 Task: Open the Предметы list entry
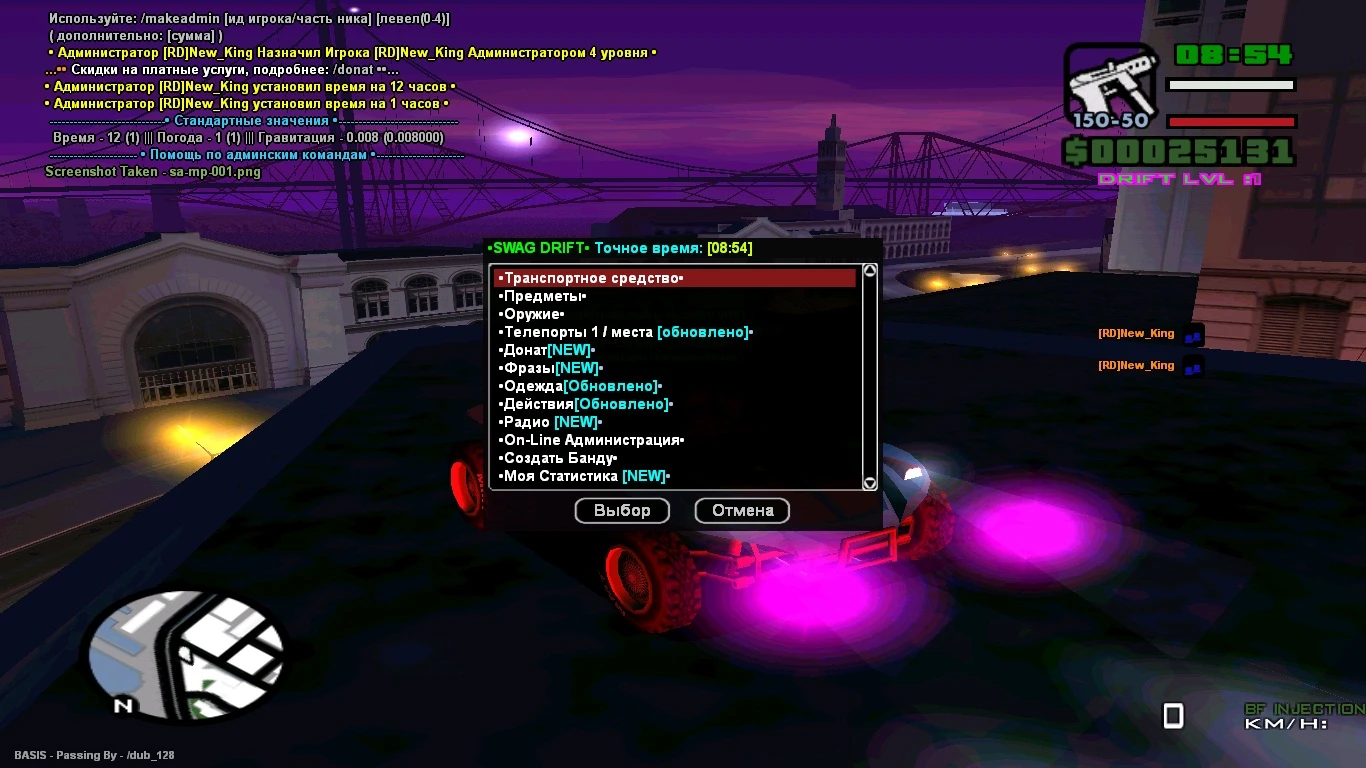pos(544,296)
